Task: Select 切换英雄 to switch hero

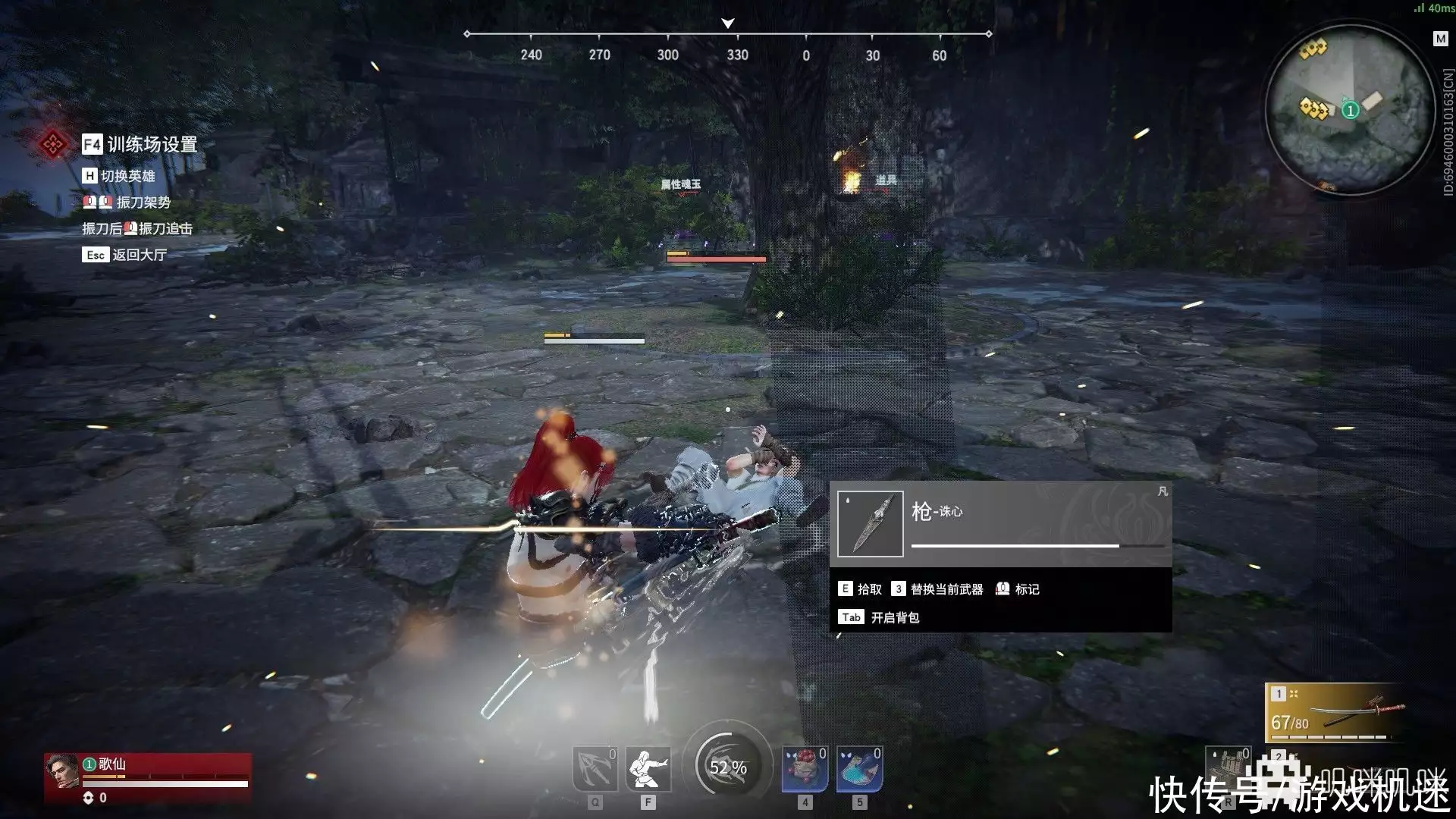Action: [x=127, y=176]
